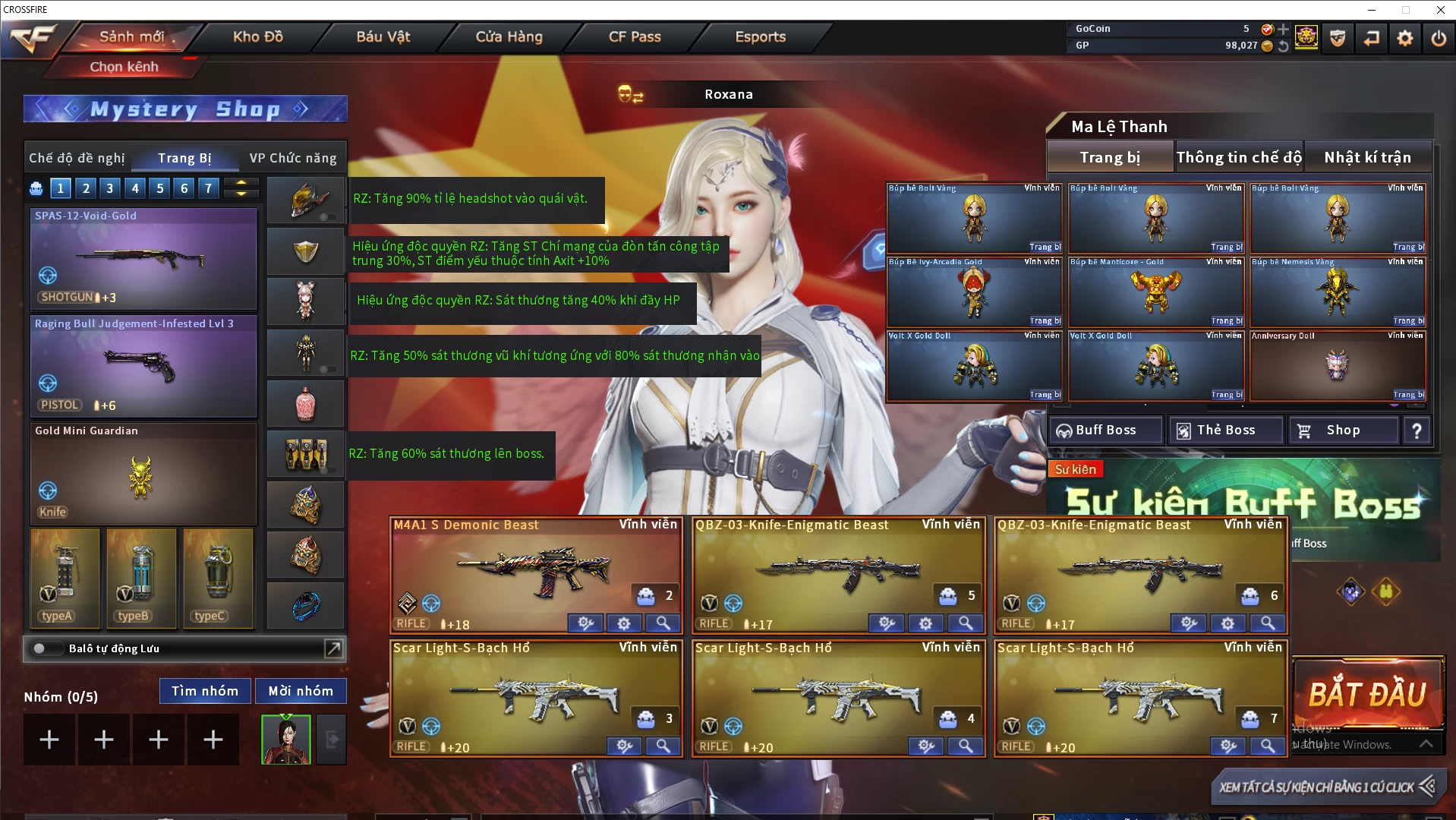Close the CROSSFIRE window
Image resolution: width=1456 pixels, height=820 pixels.
pyautogui.click(x=1440, y=10)
